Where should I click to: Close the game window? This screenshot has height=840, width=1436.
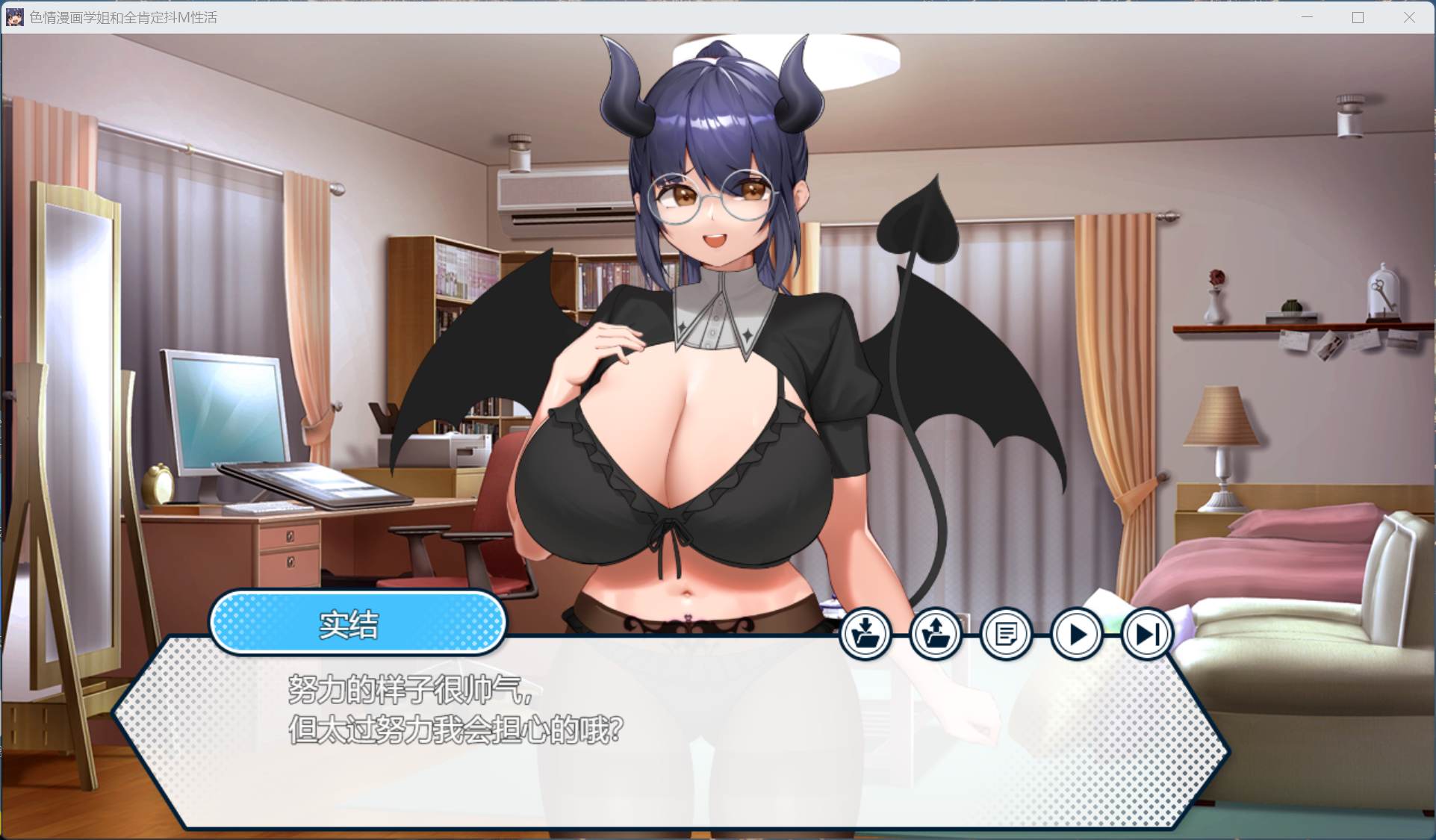click(1409, 17)
